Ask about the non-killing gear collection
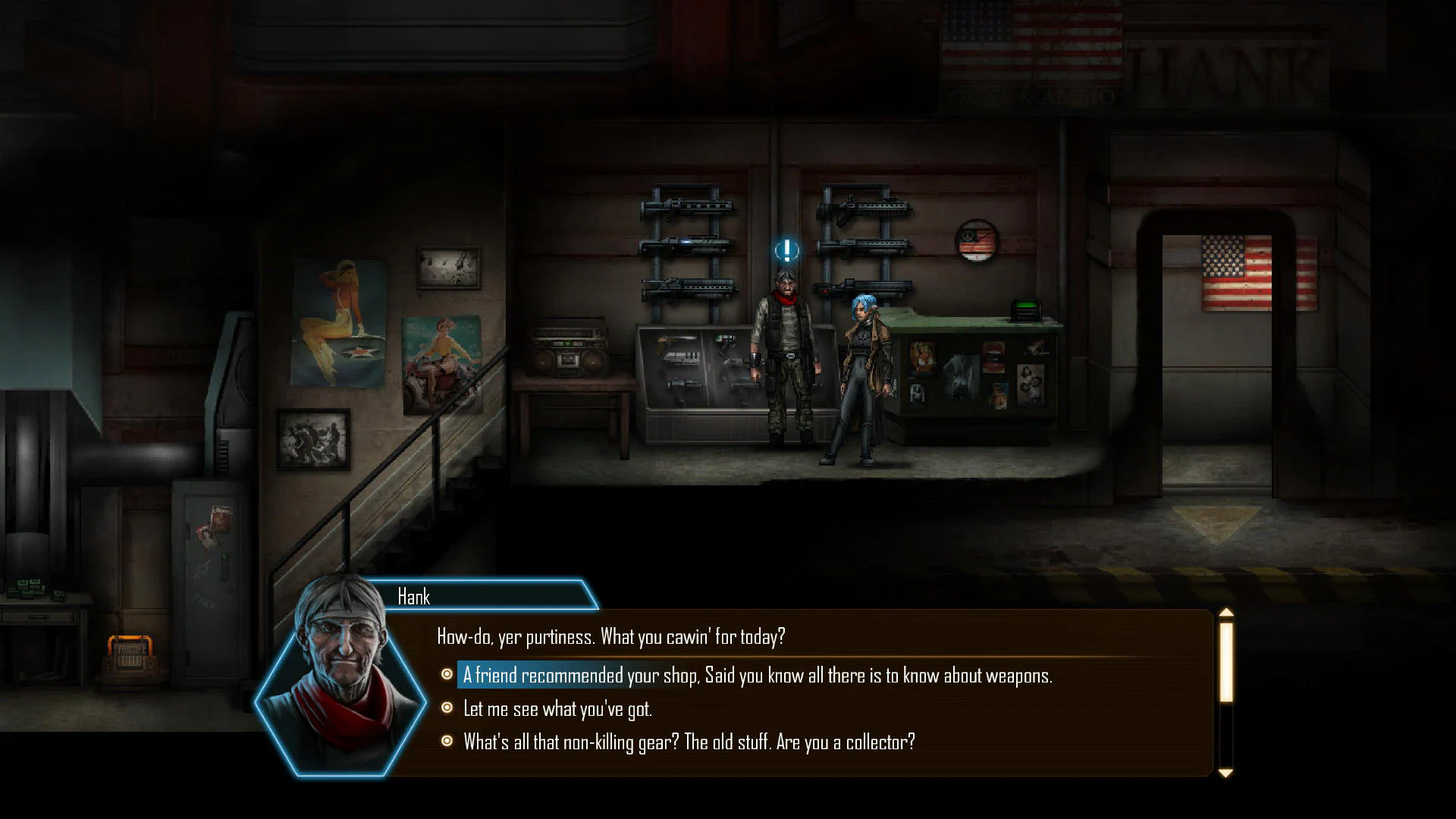Image resolution: width=1456 pixels, height=819 pixels. [689, 742]
